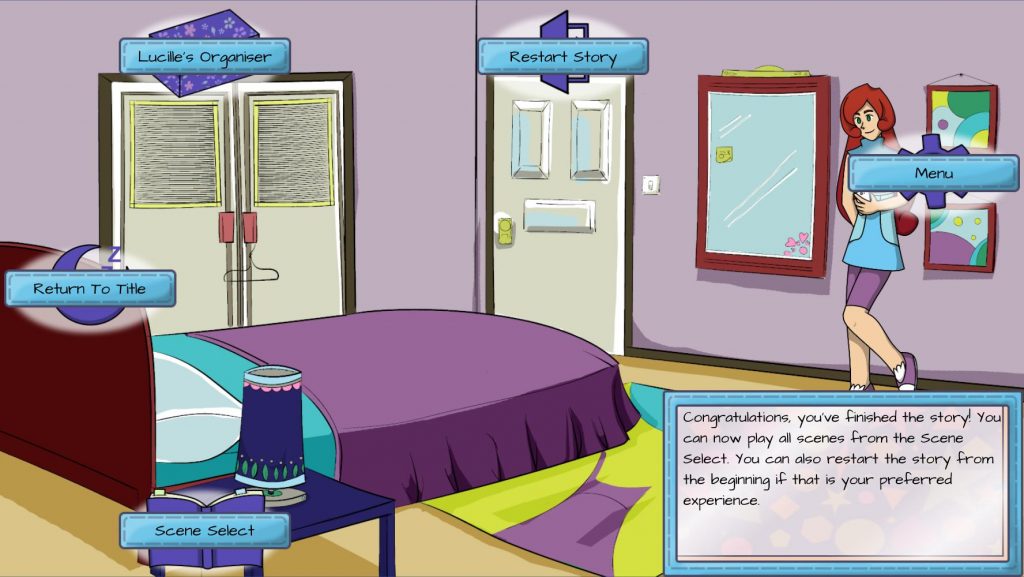Open the Scene Select screen
Screen dimensions: 1024x577
coord(205,530)
